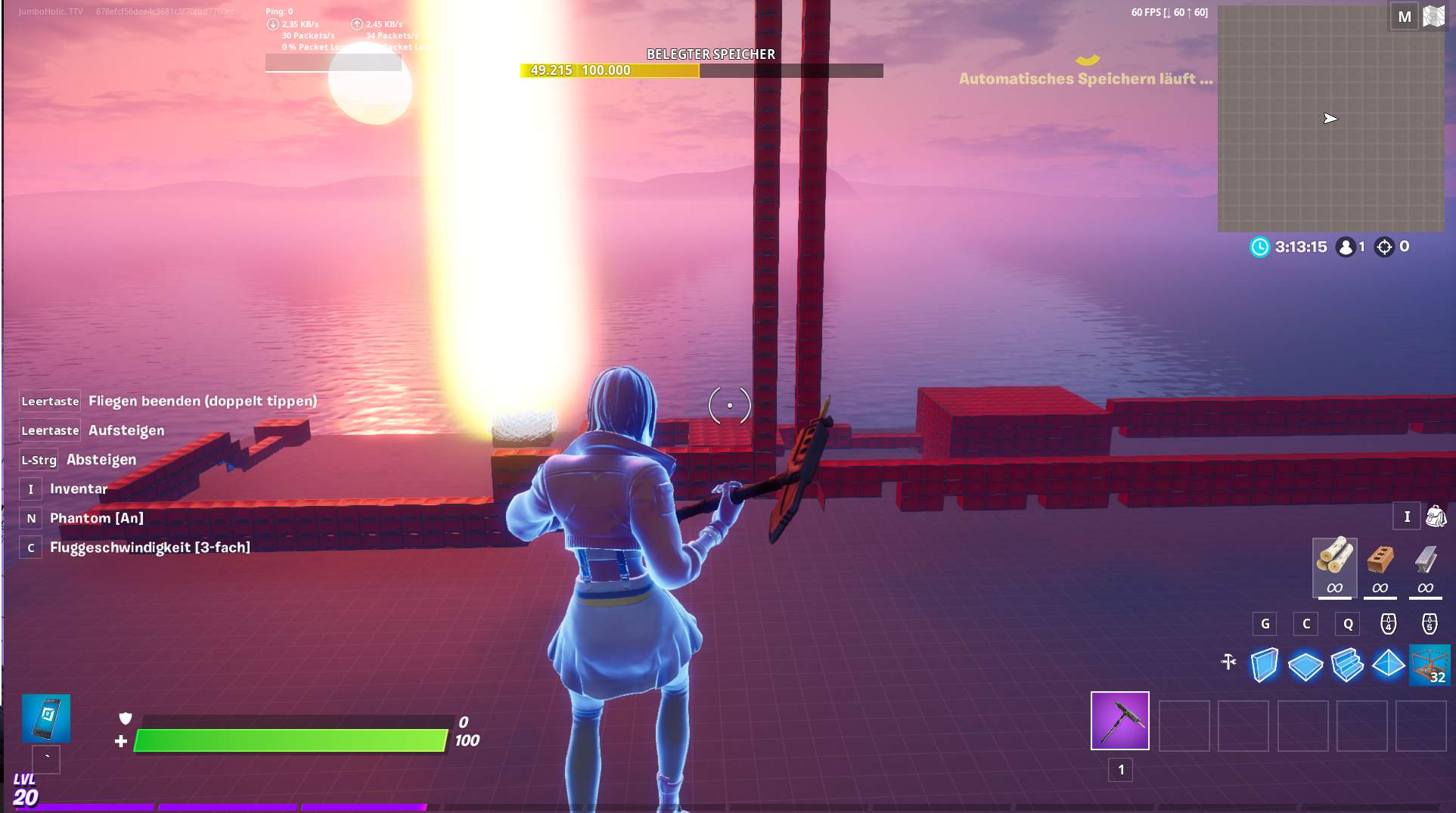This screenshot has height=813, width=1456.
Task: Cycle Fluggeschwindigkeit speed setting
Action: (x=149, y=547)
